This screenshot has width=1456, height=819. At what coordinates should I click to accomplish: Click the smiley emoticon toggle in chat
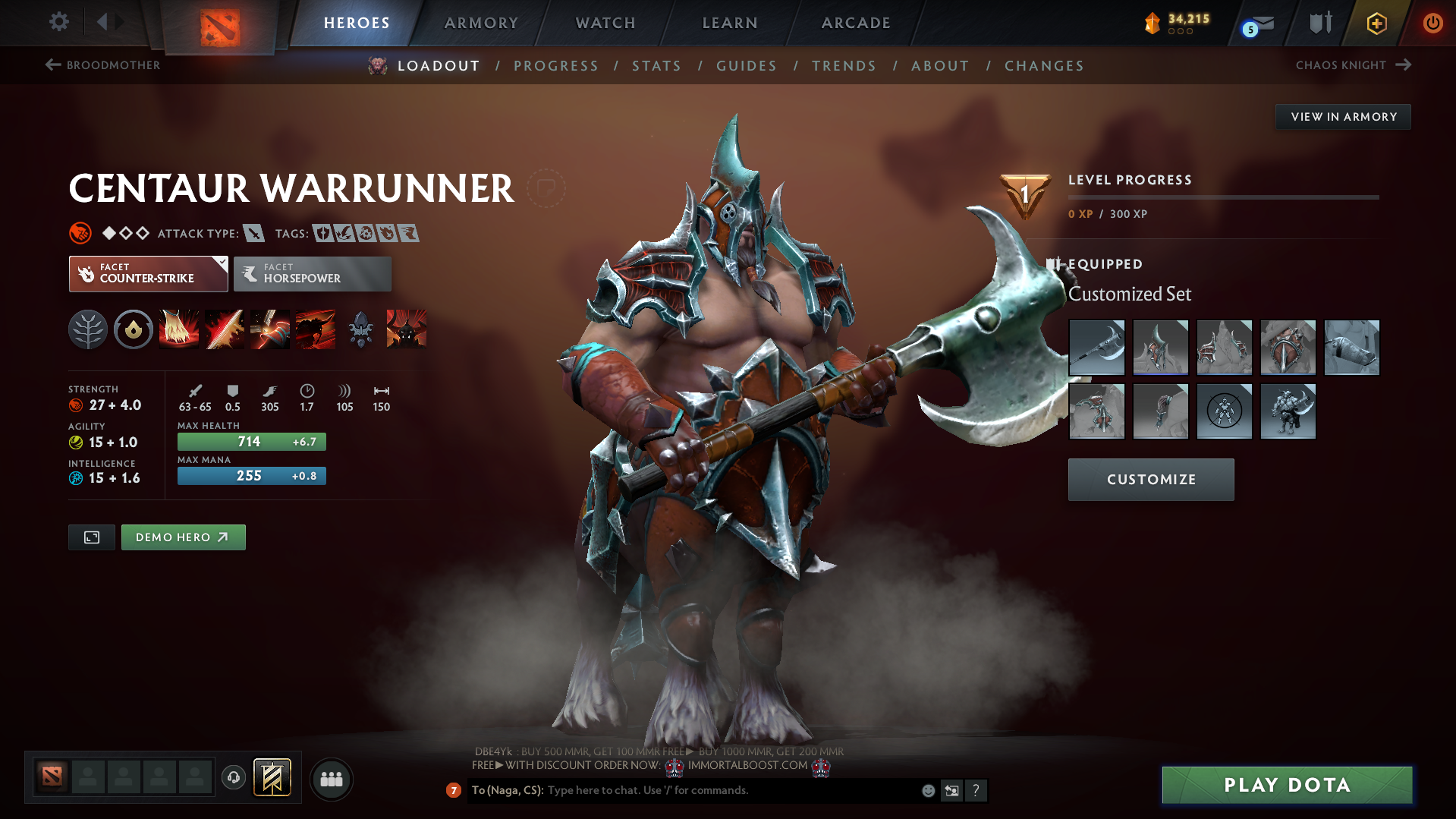tap(927, 790)
